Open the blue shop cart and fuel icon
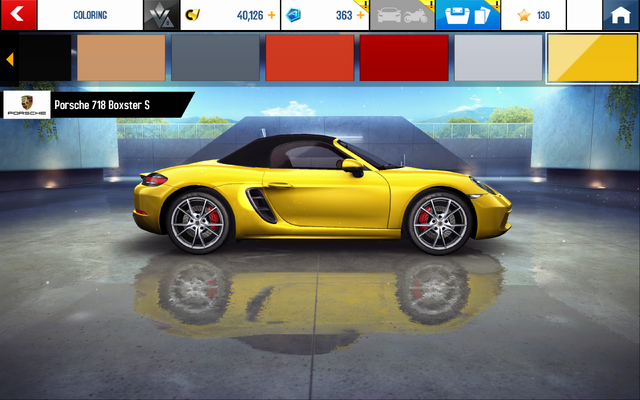The image size is (640, 400). point(465,15)
